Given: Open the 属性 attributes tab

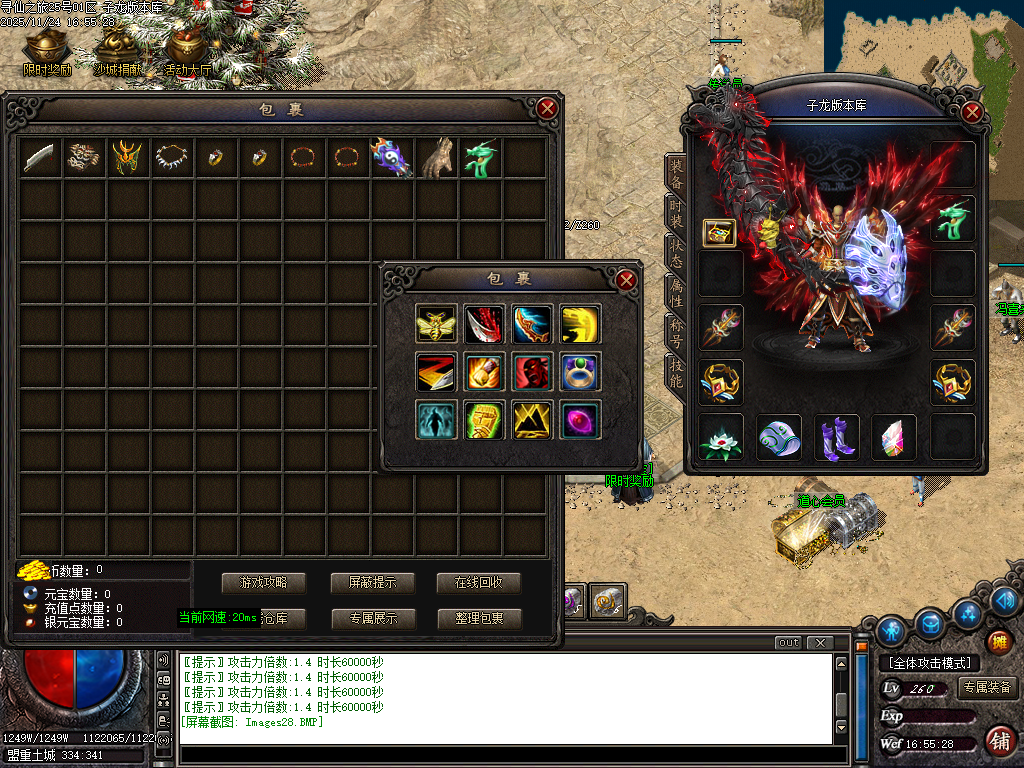Looking at the screenshot, I should (677, 292).
